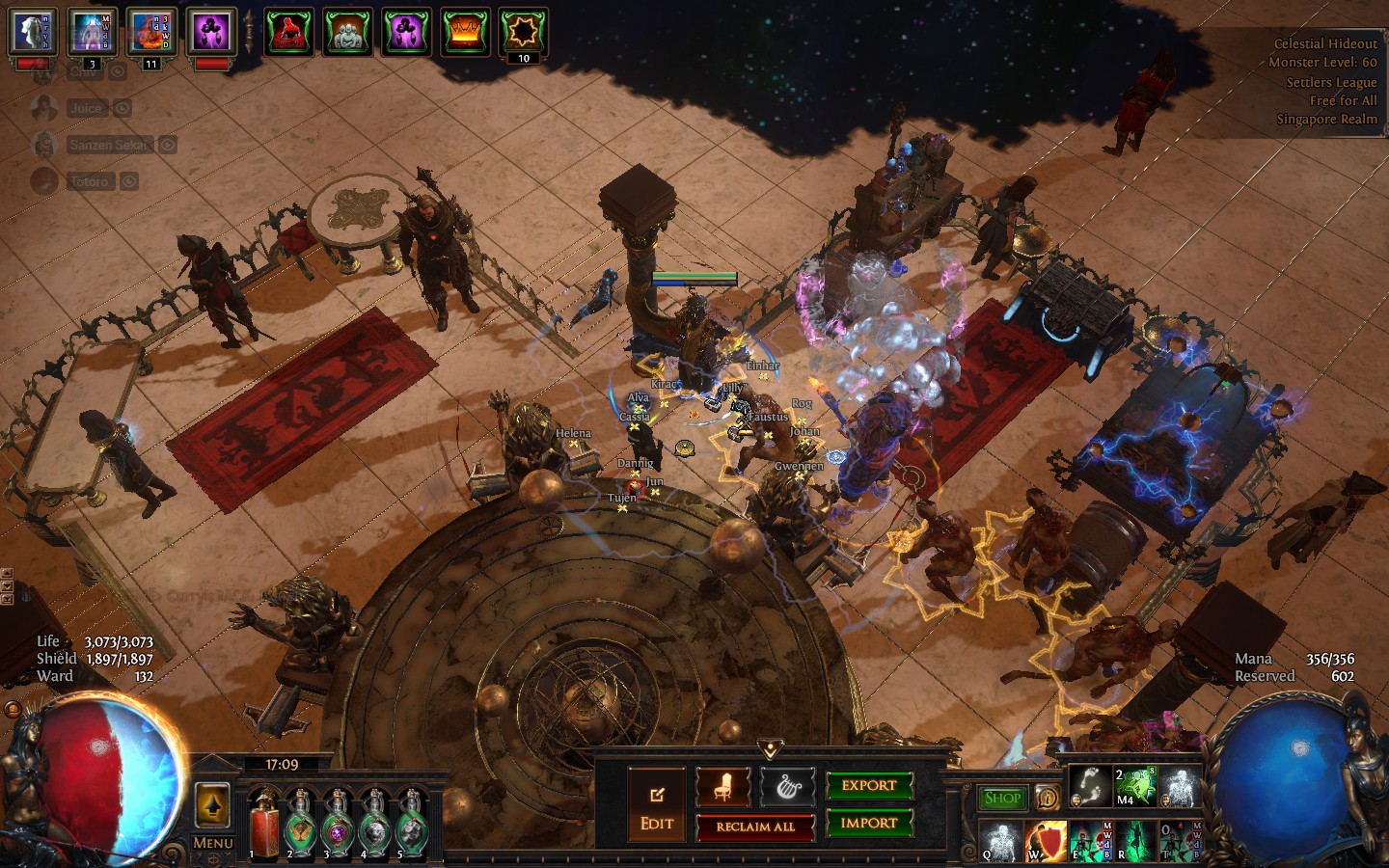
Task: Use the red life flask
Action: click(263, 827)
